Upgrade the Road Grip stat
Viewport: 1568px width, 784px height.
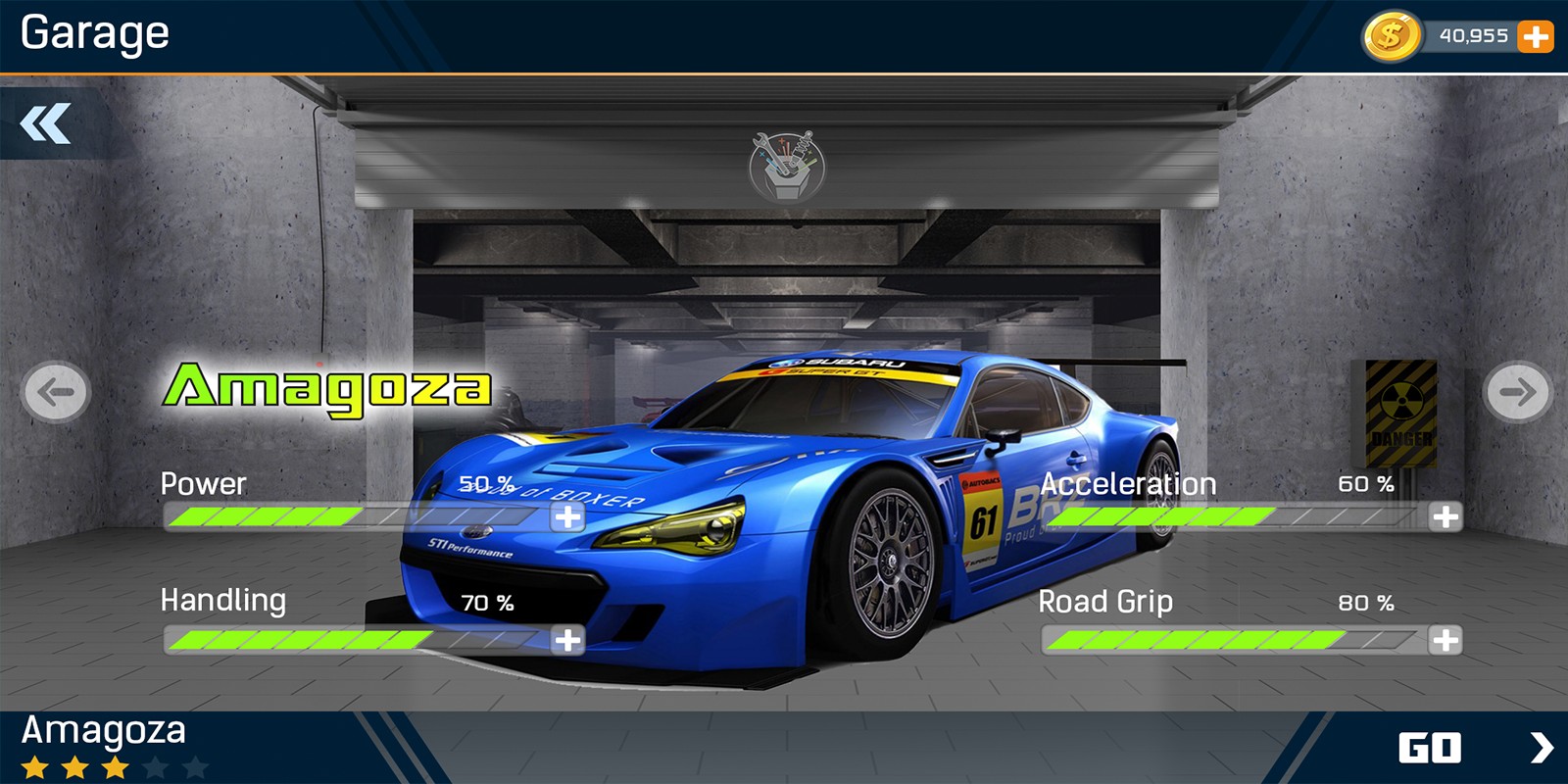click(x=1445, y=641)
